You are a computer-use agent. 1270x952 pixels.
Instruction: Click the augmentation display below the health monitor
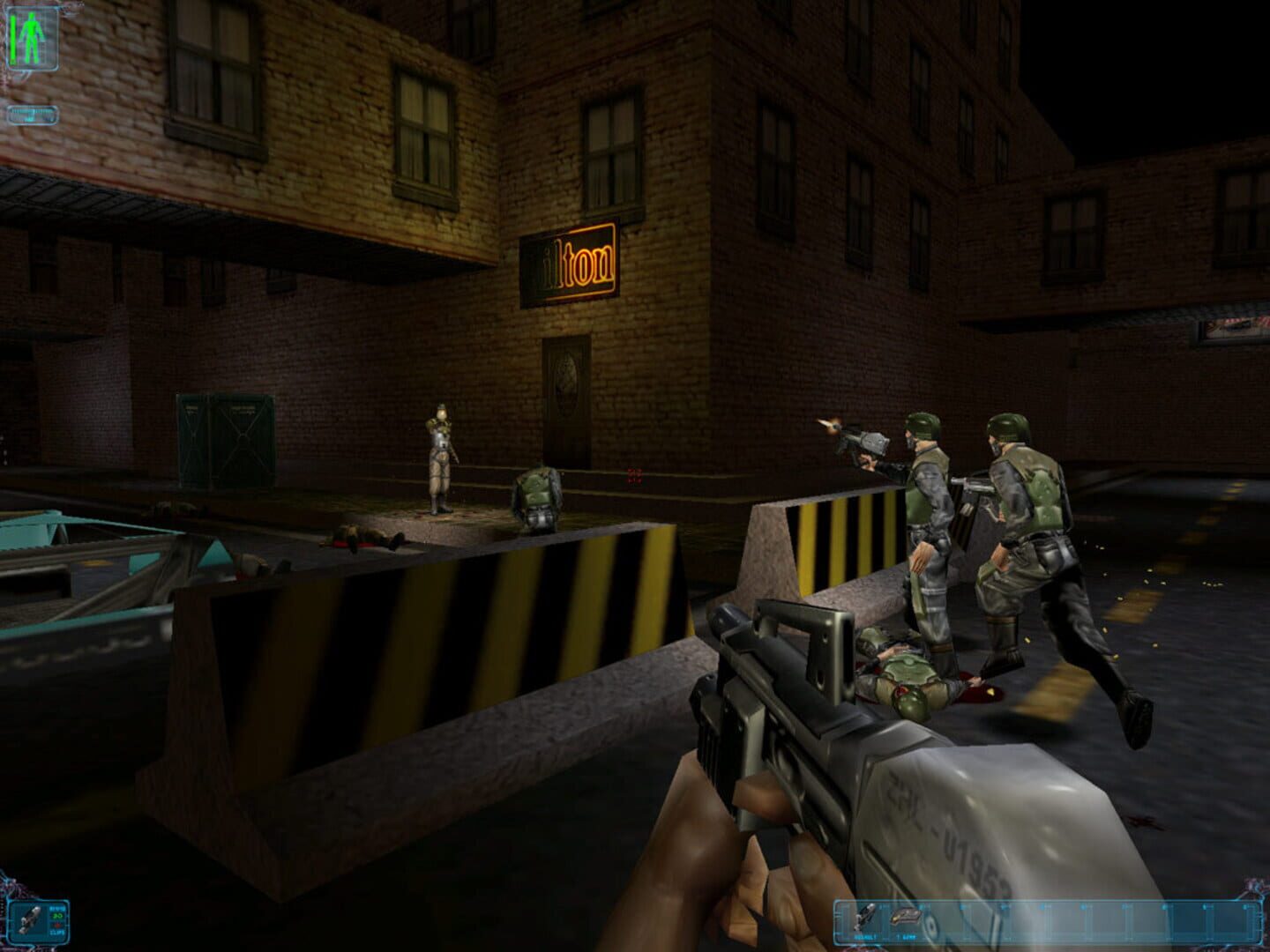[33, 115]
